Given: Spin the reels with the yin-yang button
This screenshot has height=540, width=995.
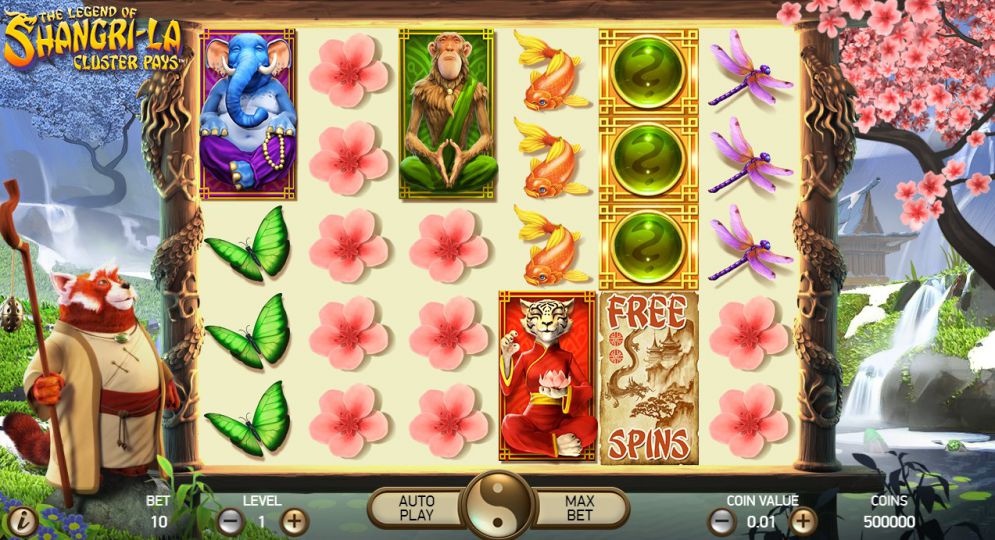Looking at the screenshot, I should click(499, 505).
